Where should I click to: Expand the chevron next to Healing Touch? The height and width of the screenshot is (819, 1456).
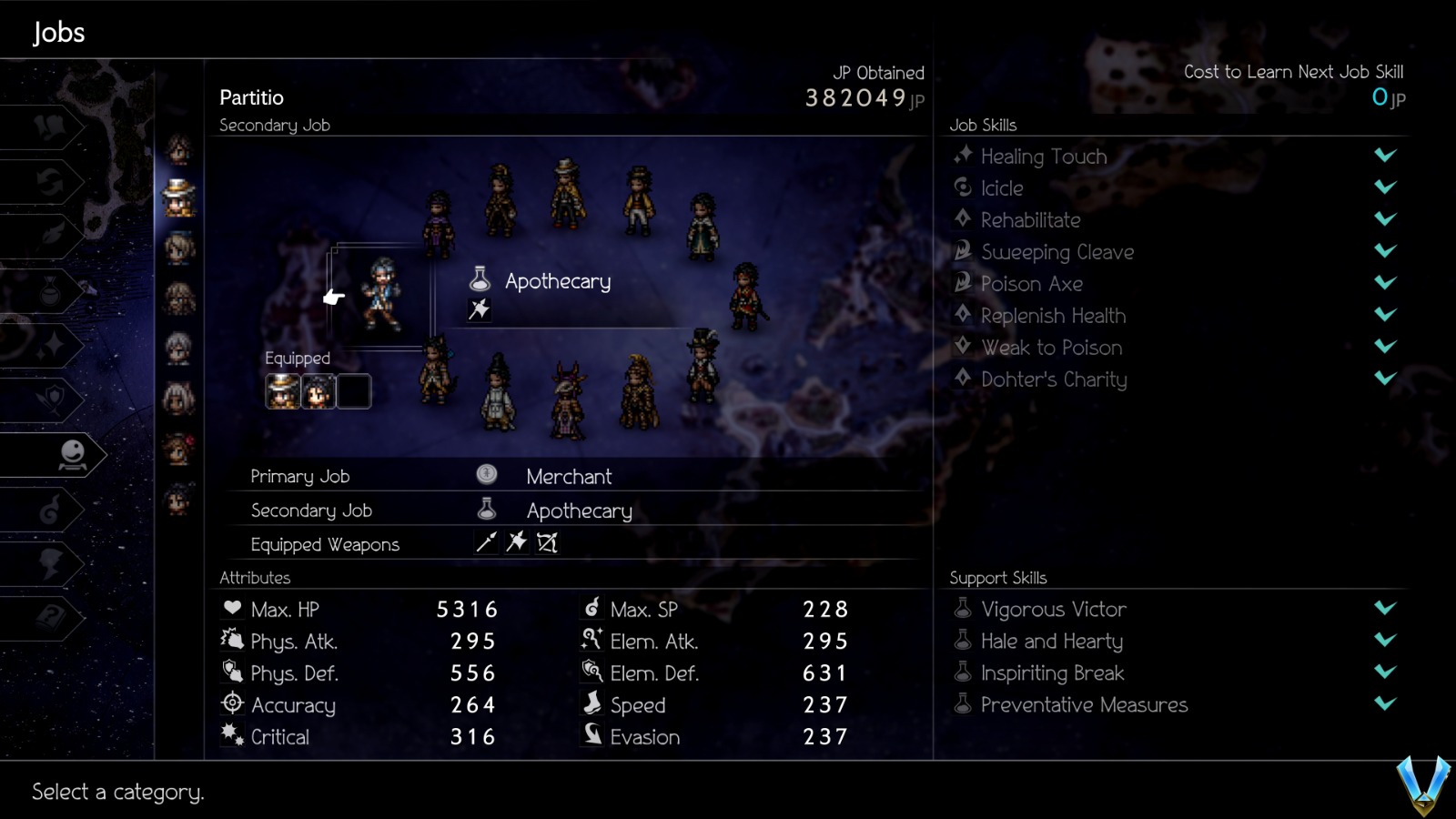1385,156
